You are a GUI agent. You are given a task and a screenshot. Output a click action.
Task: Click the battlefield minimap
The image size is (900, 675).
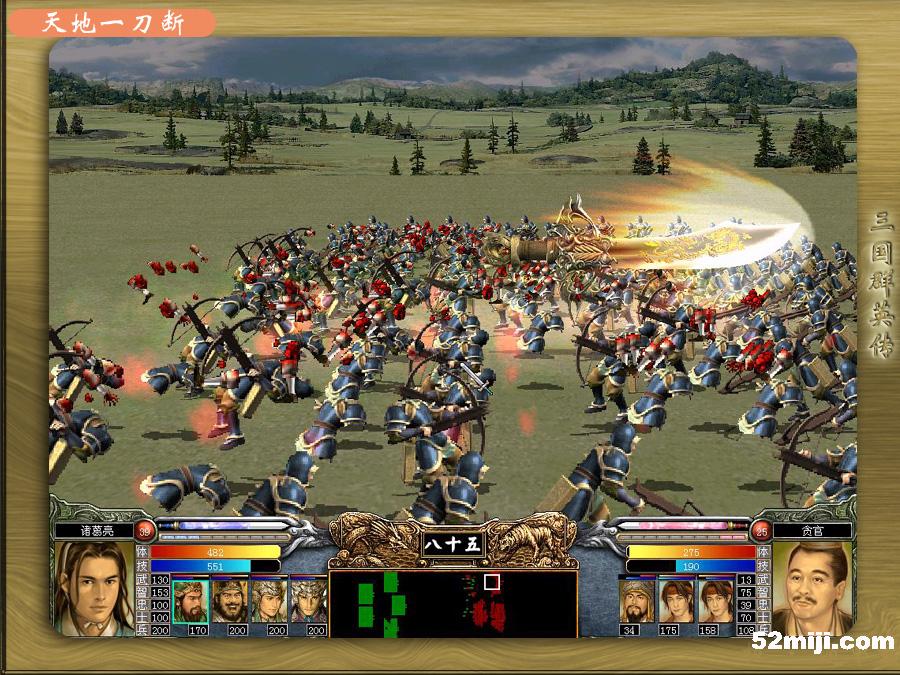[x=452, y=603]
